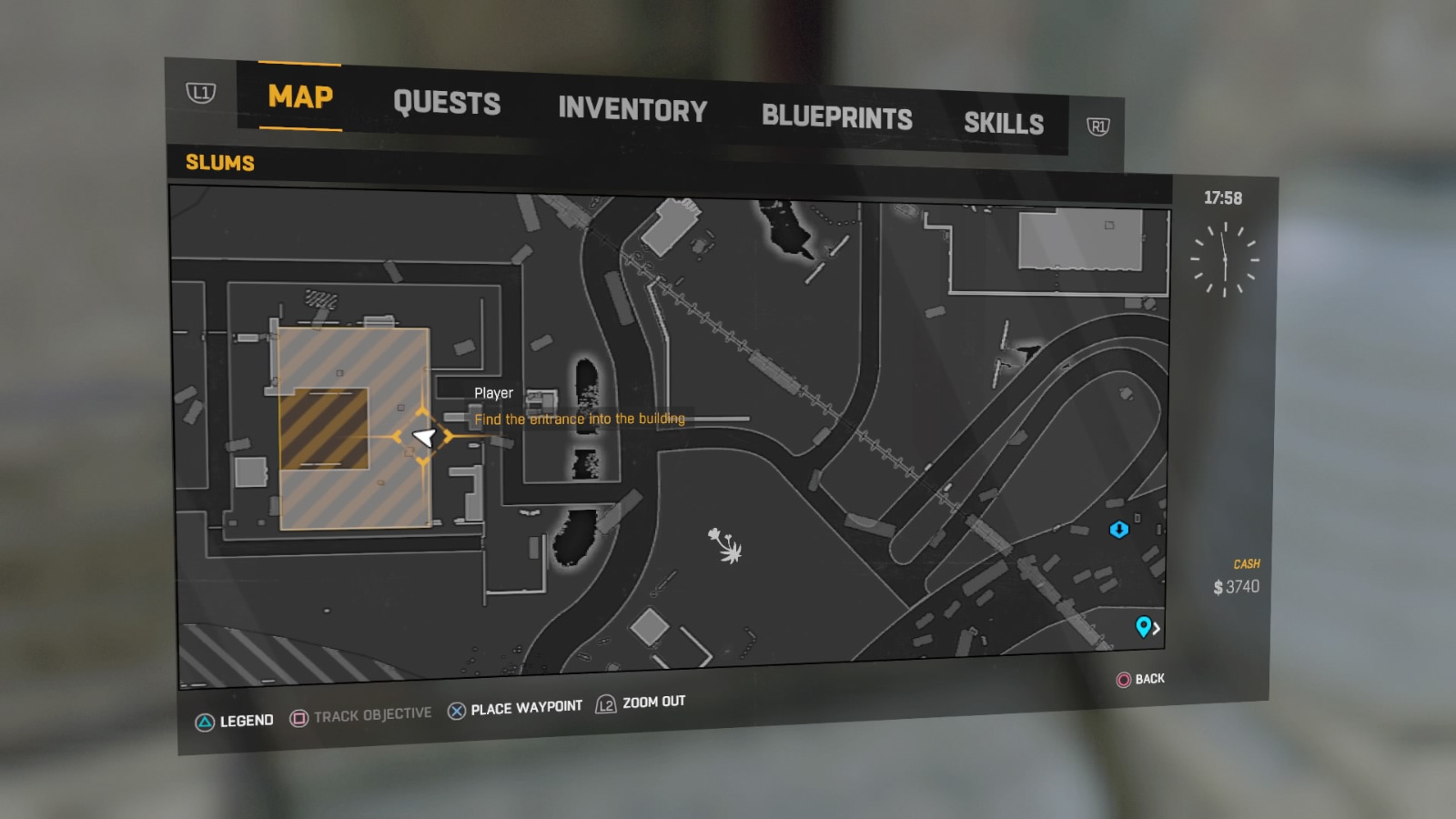Screen dimensions: 1456x819
Task: Open the BLUEPRINTS tab
Action: coord(837,116)
